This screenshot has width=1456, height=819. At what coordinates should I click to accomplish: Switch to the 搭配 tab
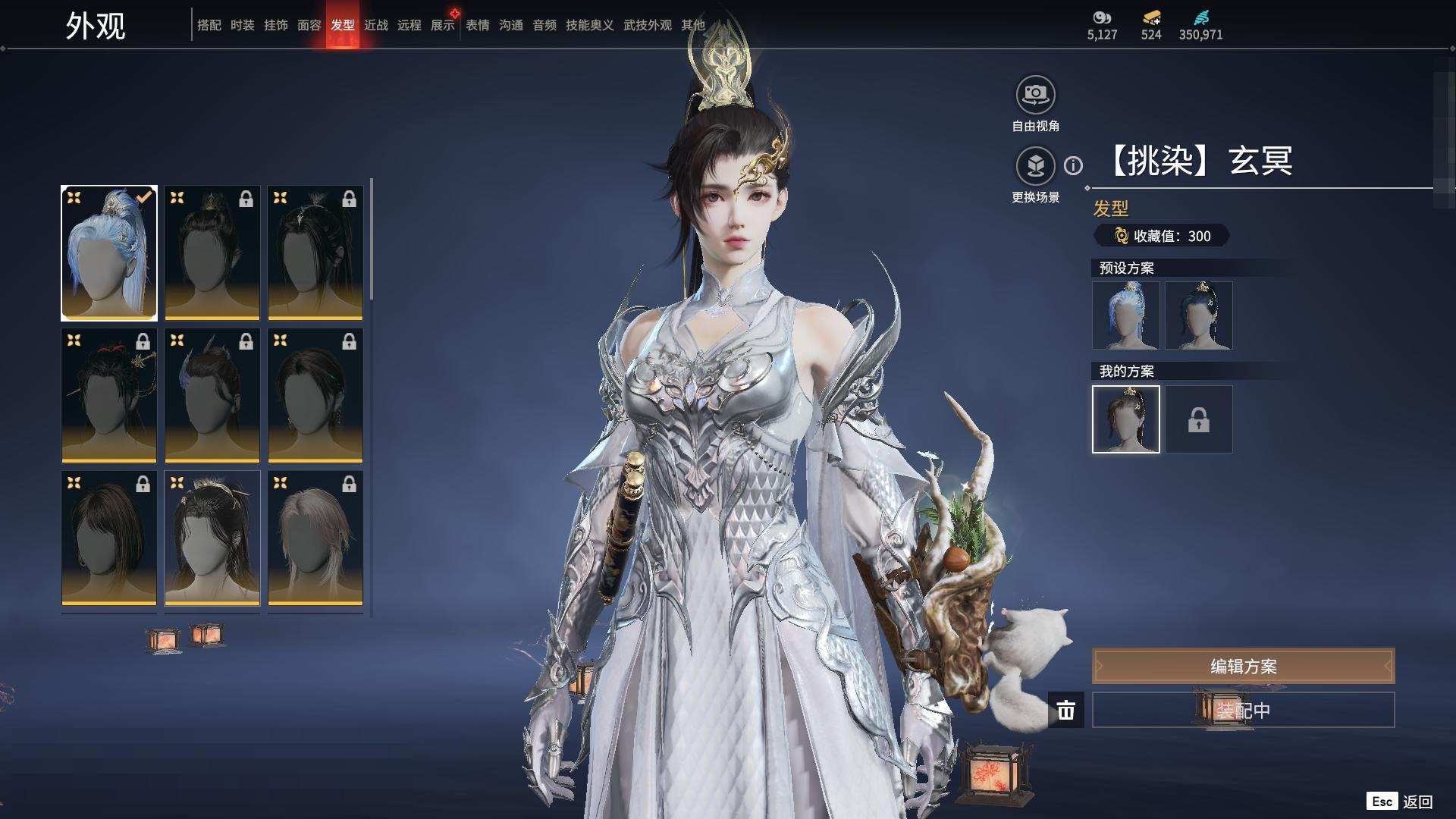pyautogui.click(x=209, y=25)
